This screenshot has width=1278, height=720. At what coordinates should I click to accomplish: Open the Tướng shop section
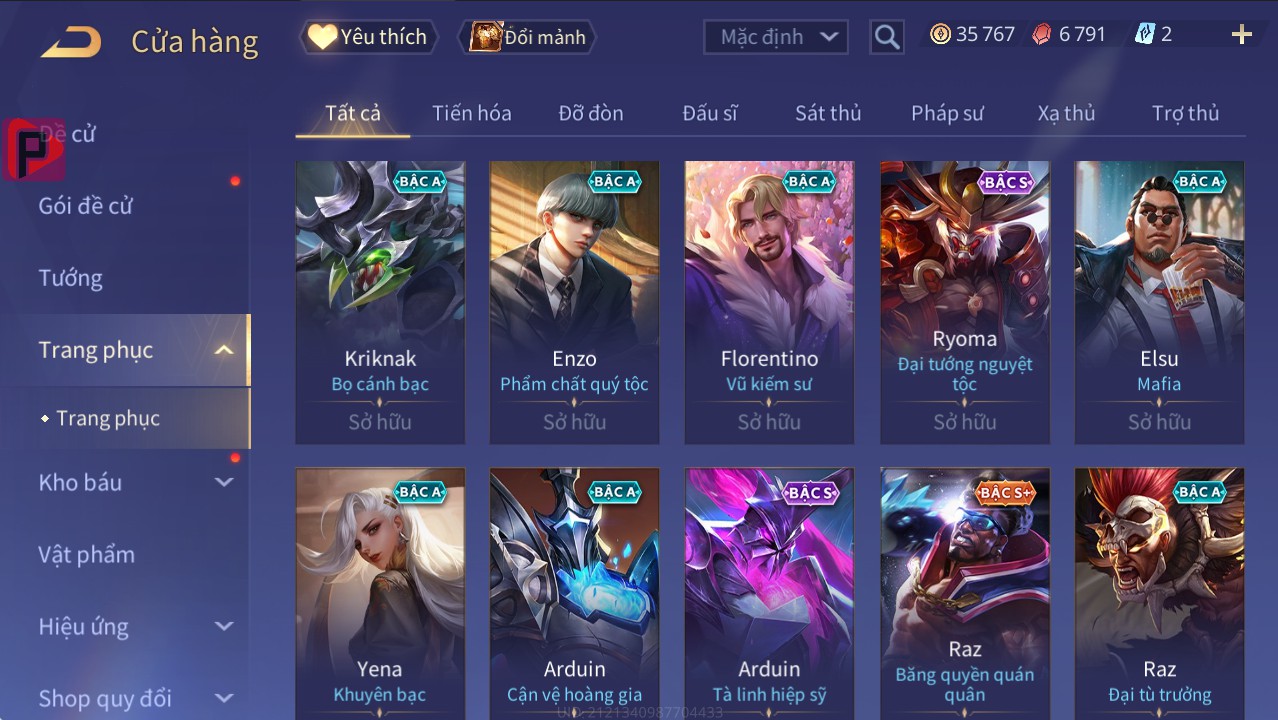click(70, 278)
